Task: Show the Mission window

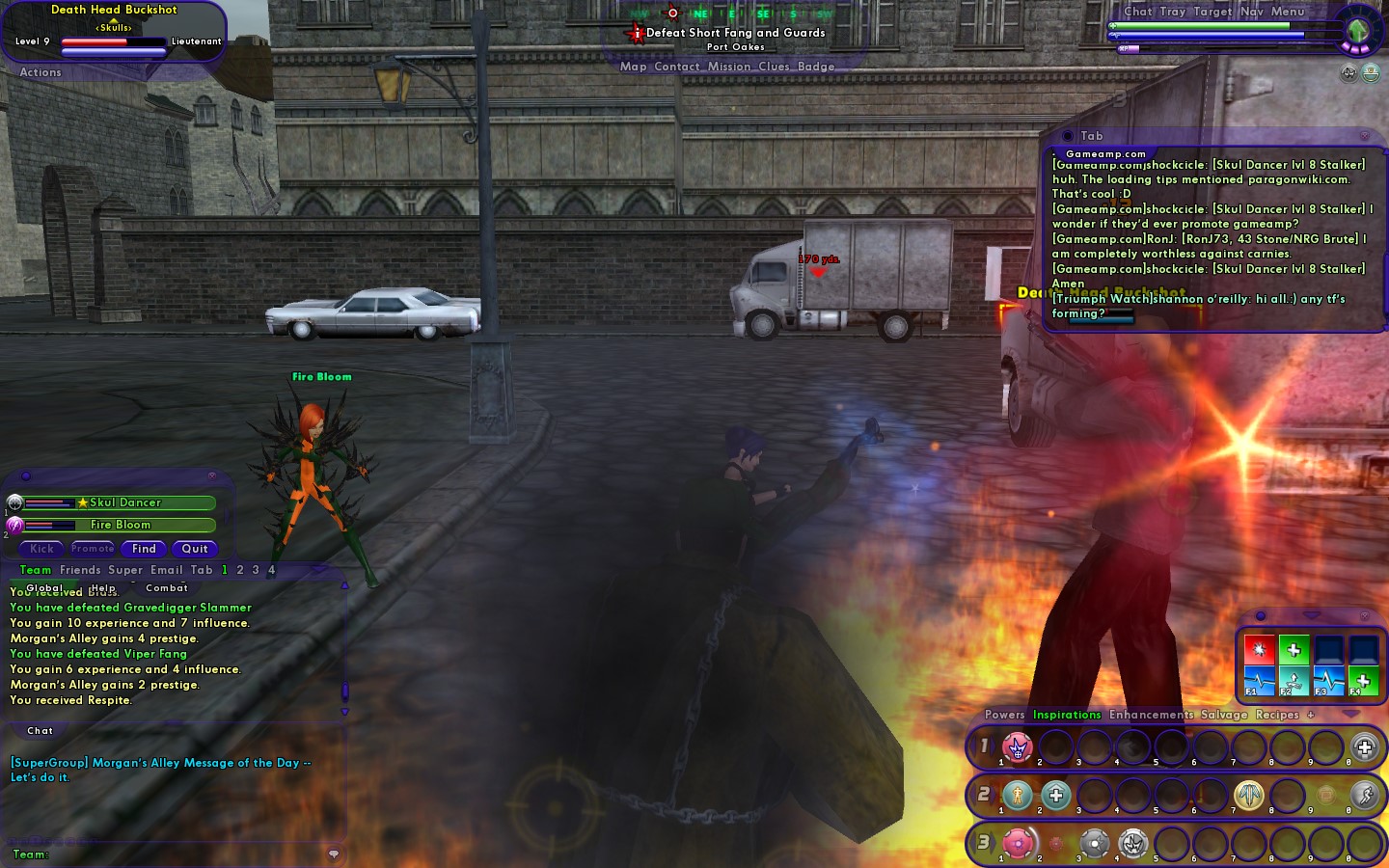Action: pyautogui.click(x=728, y=67)
